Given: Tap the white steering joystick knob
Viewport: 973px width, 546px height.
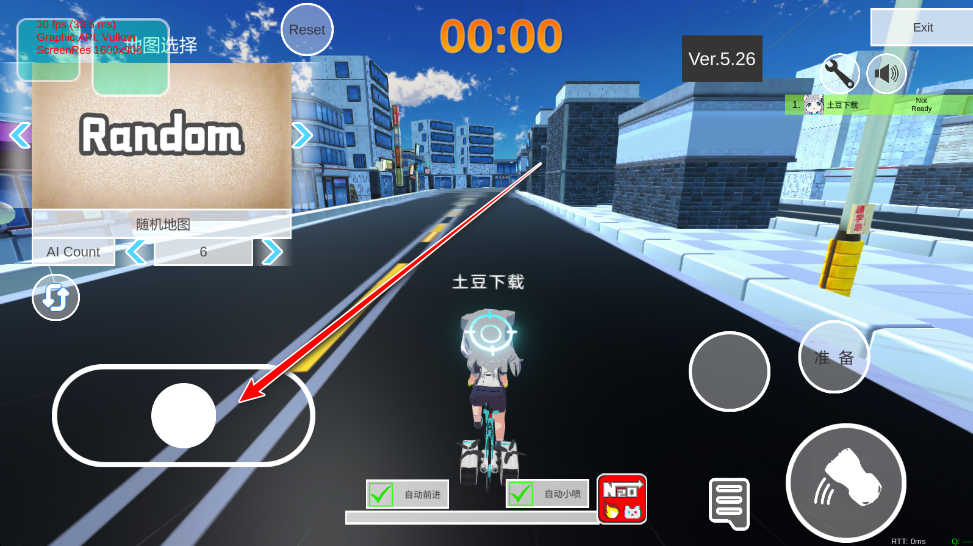Looking at the screenshot, I should tap(184, 415).
